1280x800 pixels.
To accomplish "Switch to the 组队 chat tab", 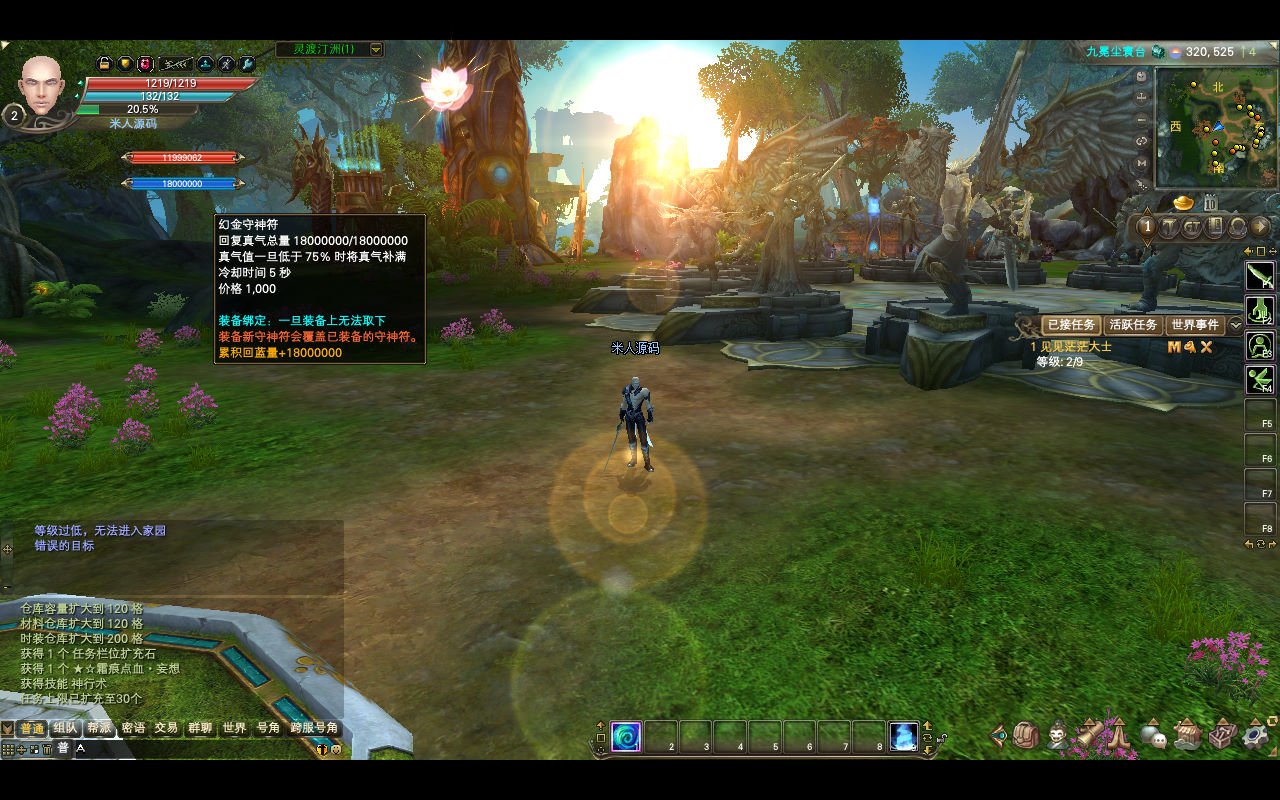I will 65,728.
